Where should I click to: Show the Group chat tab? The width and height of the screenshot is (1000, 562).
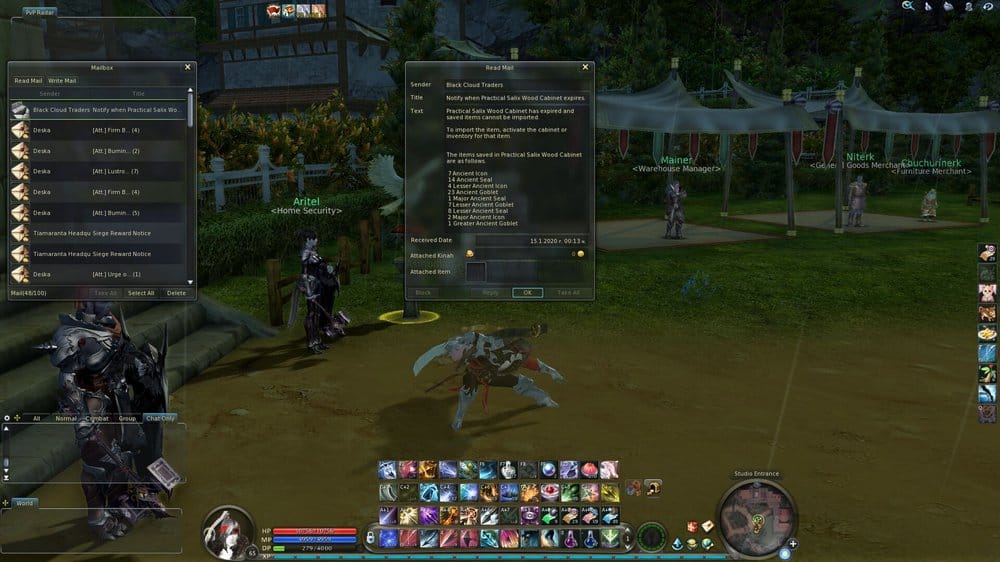coord(127,418)
